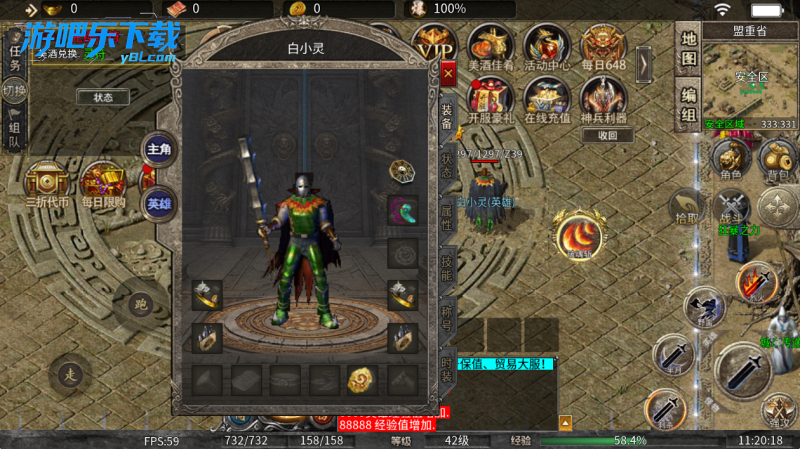Open the VIP menu
The image size is (800, 449).
pos(435,45)
